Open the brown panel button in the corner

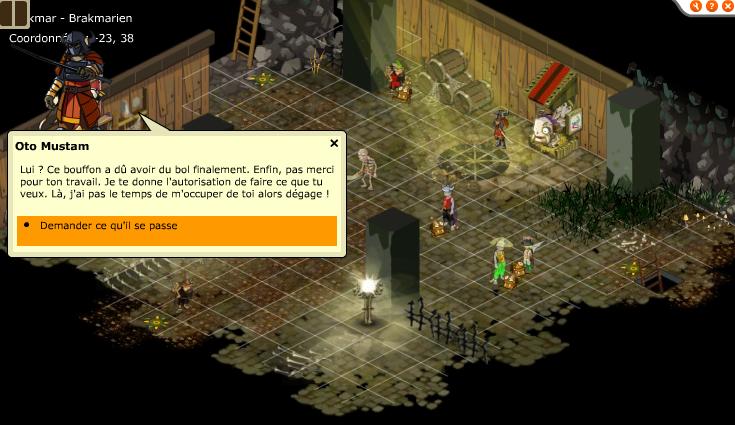(x=14, y=13)
